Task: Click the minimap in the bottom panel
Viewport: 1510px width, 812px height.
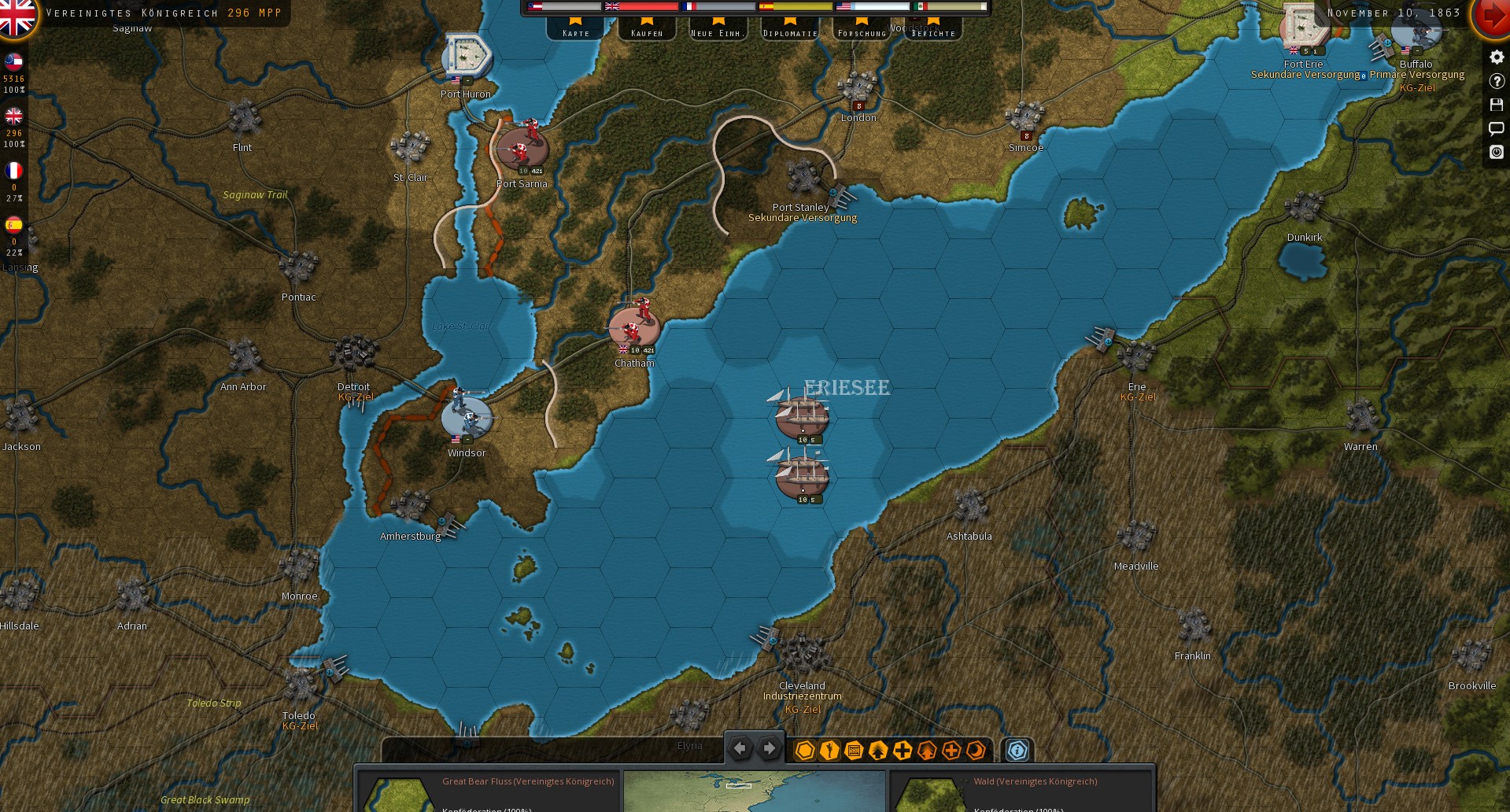Action: [754, 792]
